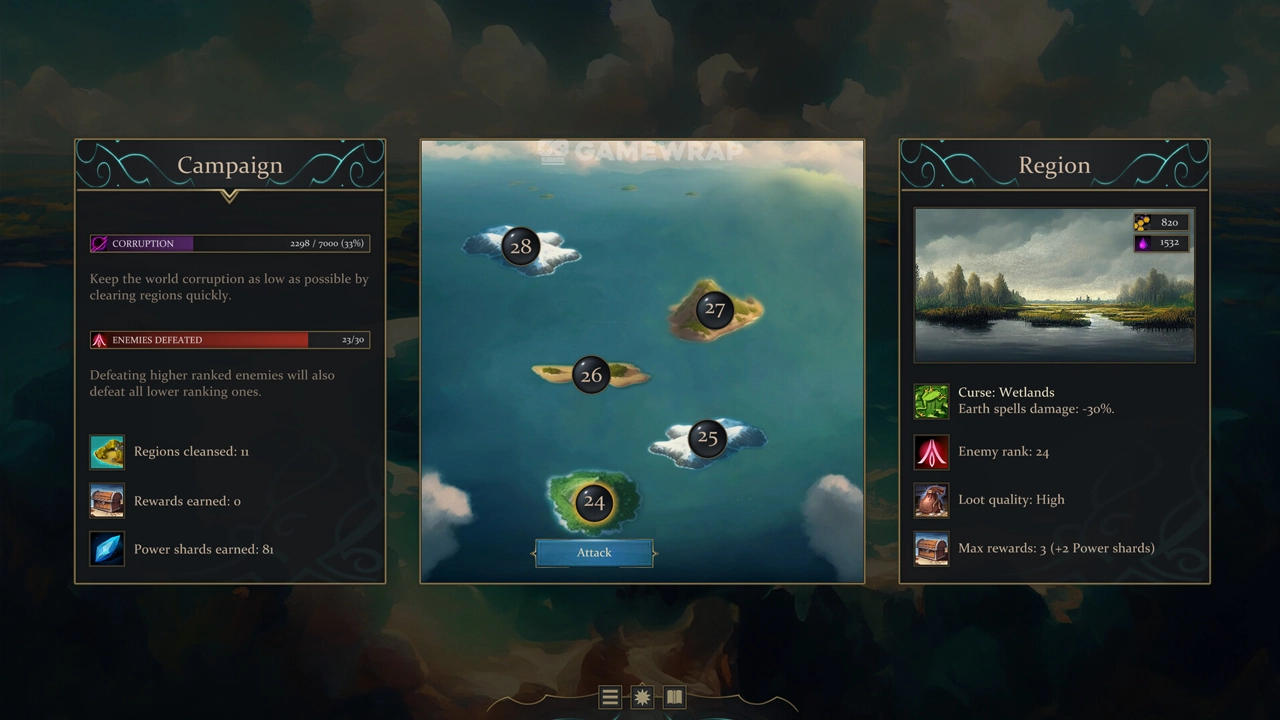Click the Max rewards chest icon

pyautogui.click(x=931, y=548)
